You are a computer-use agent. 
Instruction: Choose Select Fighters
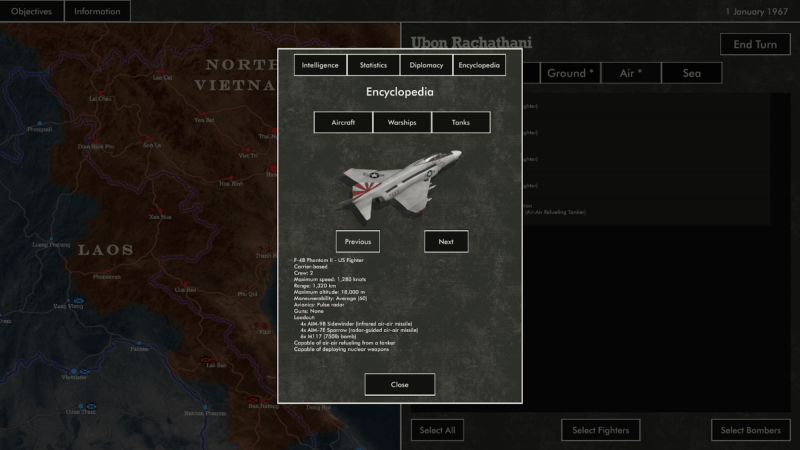pyautogui.click(x=599, y=430)
